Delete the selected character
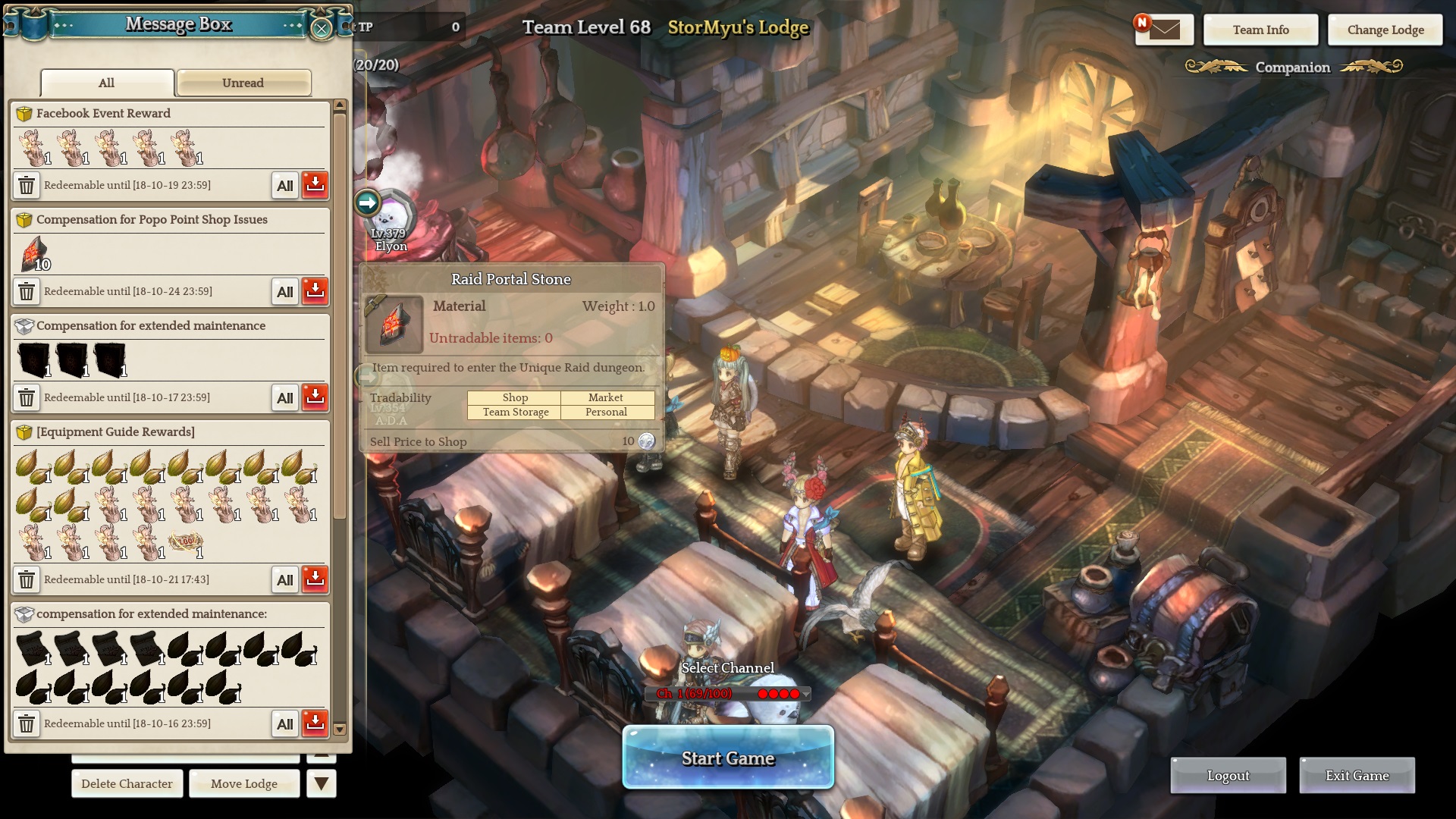Viewport: 1456px width, 819px height. [127, 783]
